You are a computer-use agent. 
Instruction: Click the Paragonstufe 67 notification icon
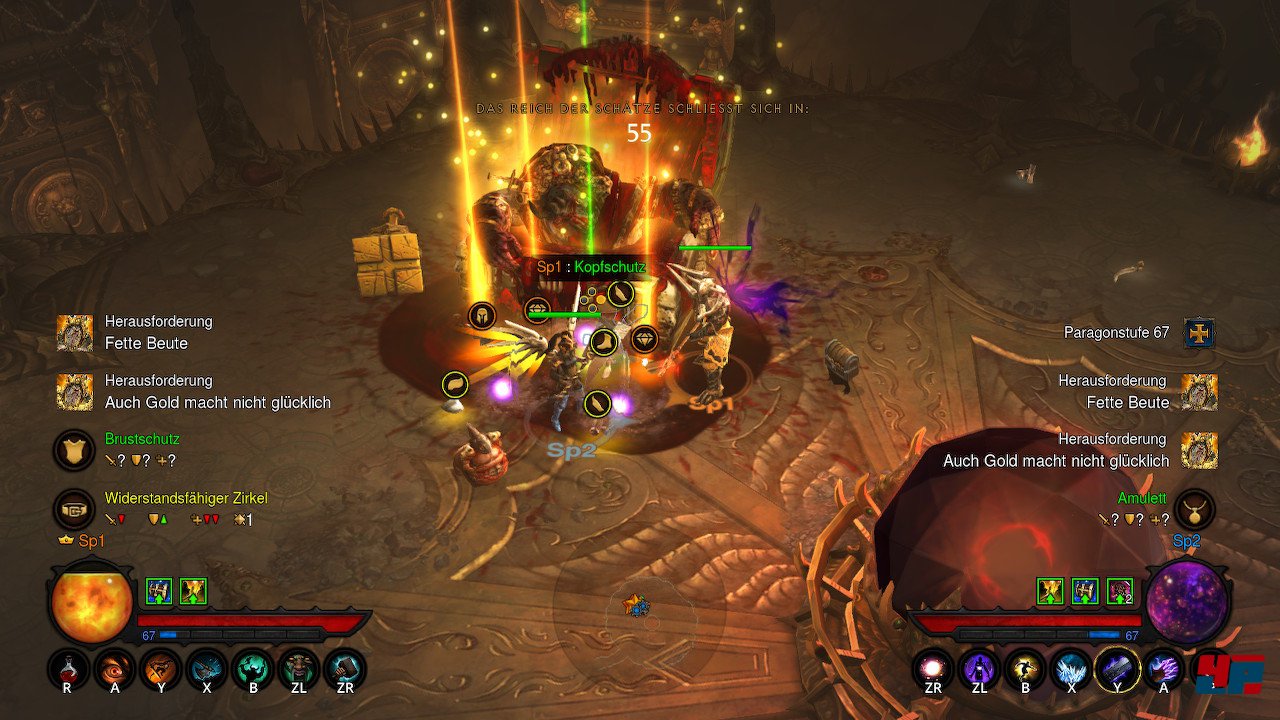[1199, 333]
